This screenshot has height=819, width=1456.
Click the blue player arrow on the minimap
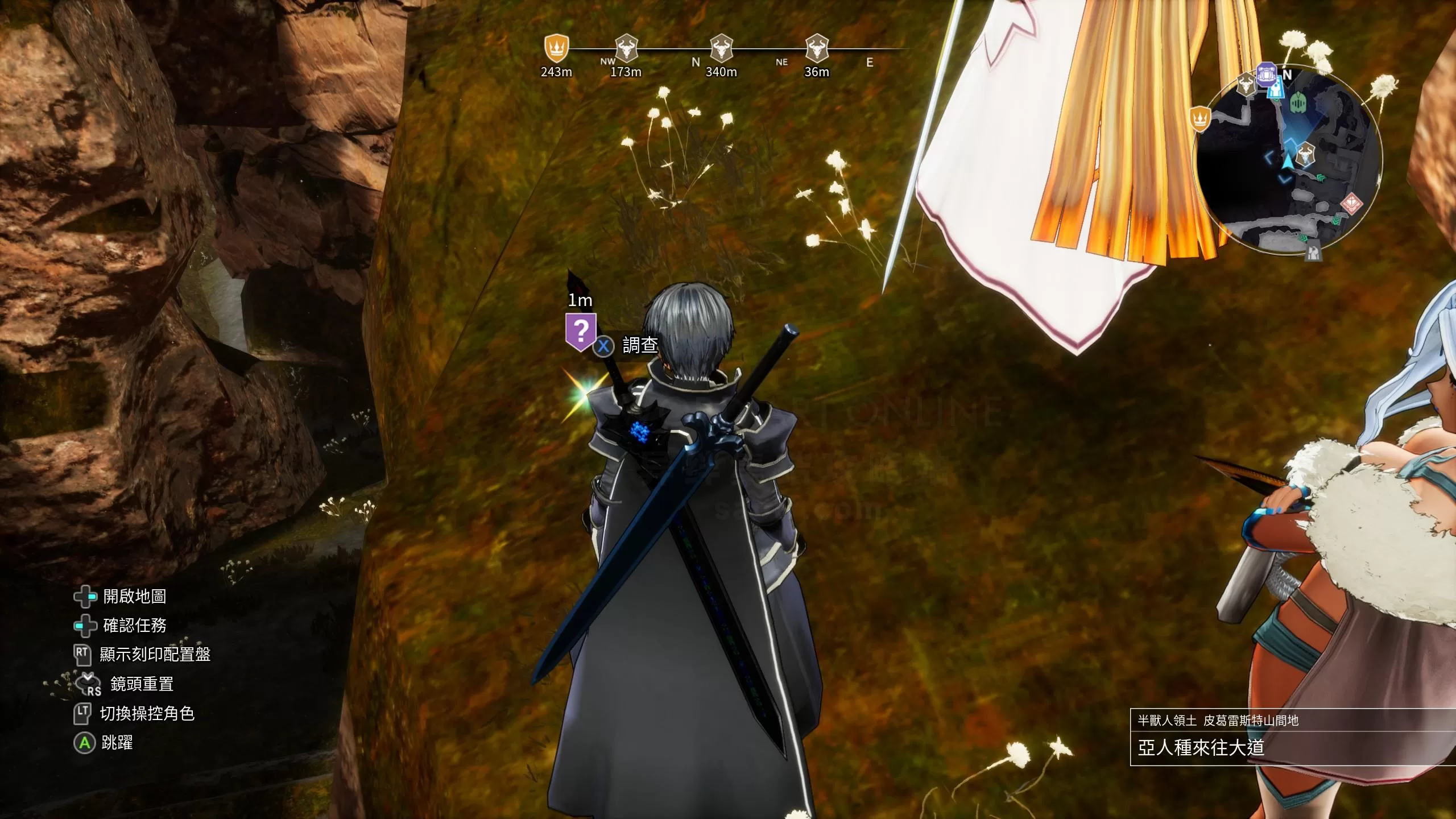point(1287,162)
